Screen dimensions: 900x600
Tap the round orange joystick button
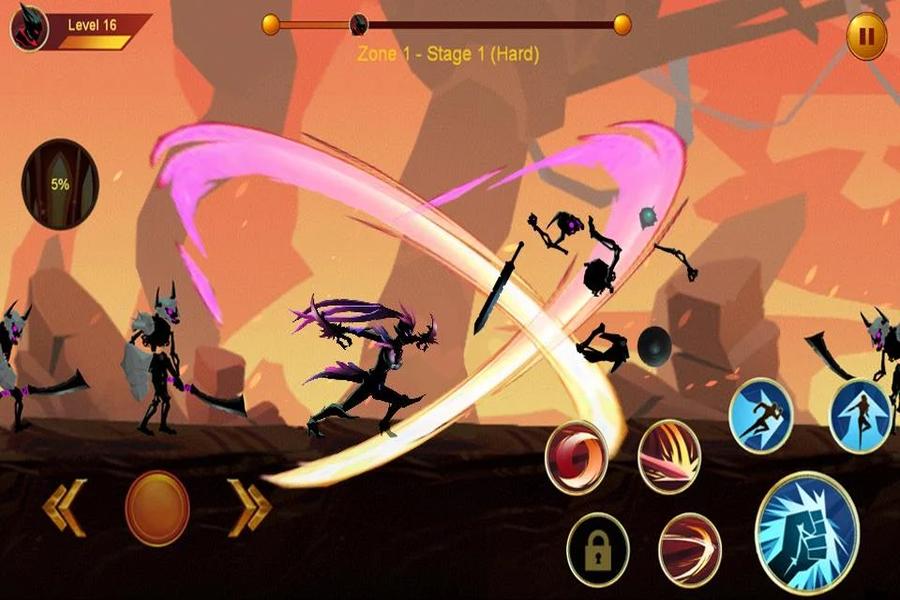tap(157, 508)
